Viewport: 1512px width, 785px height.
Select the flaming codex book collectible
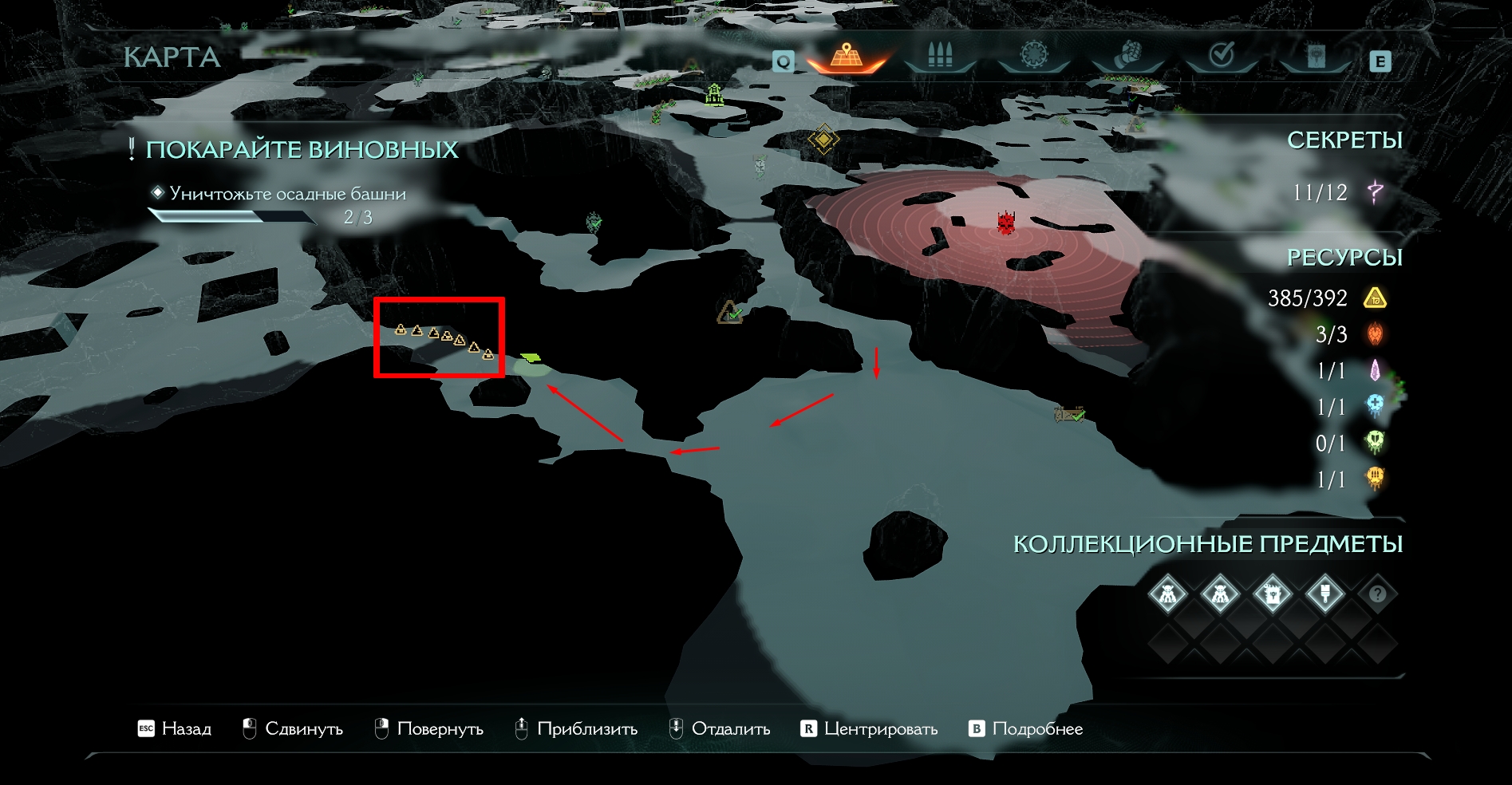point(1273,594)
